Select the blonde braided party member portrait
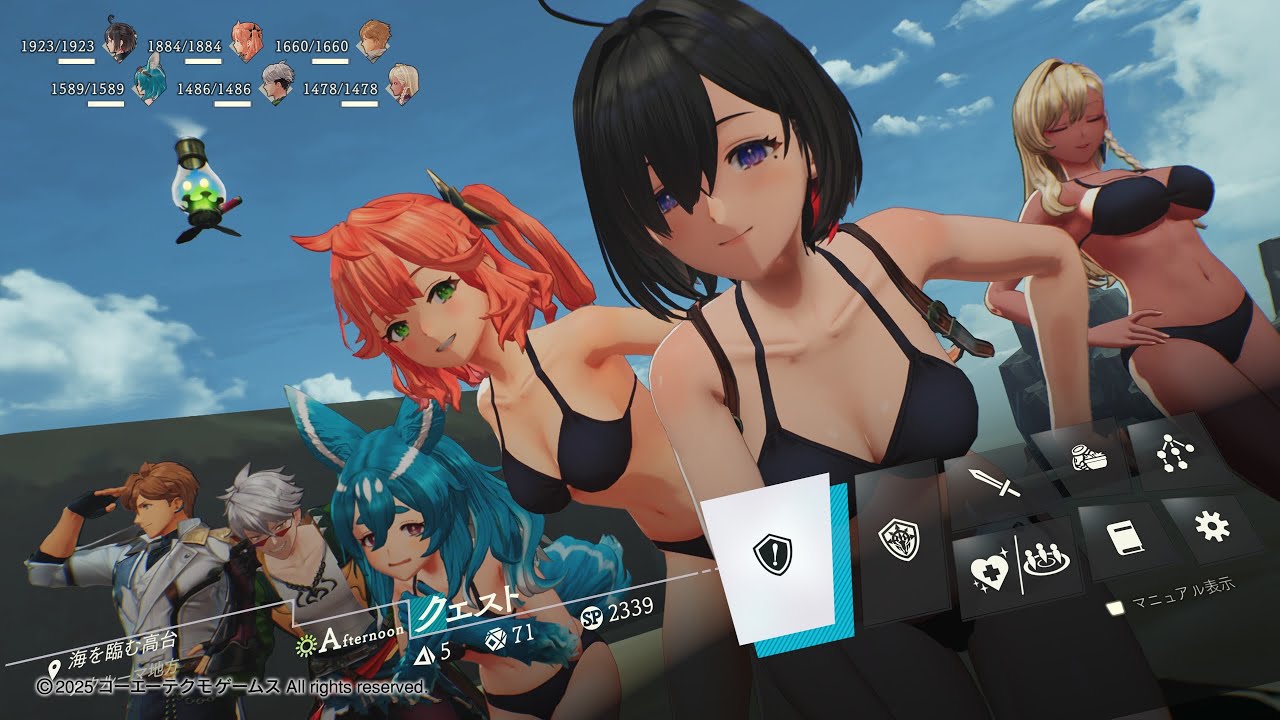1280x720 pixels. coord(402,84)
